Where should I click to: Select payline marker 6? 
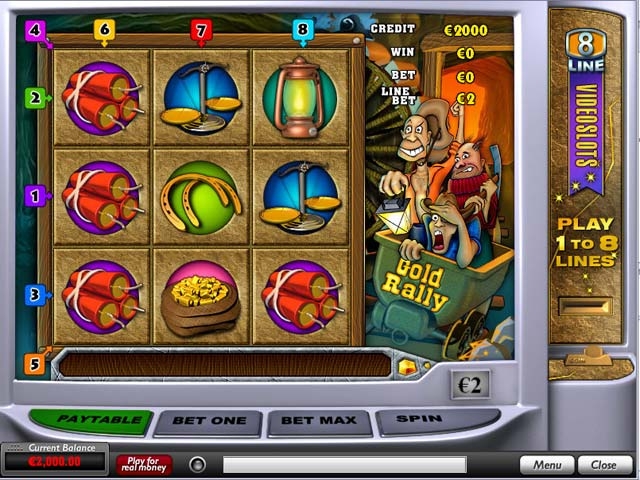coord(104,30)
